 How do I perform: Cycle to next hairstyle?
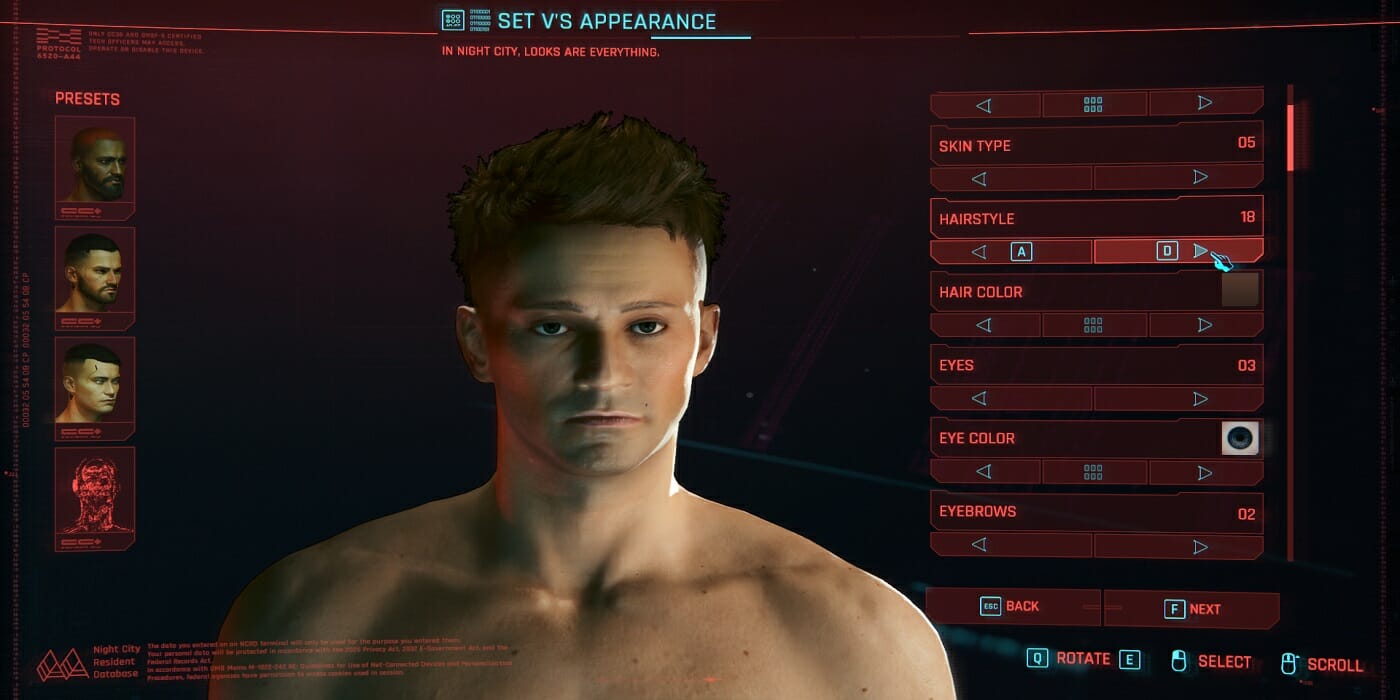tap(1178, 251)
